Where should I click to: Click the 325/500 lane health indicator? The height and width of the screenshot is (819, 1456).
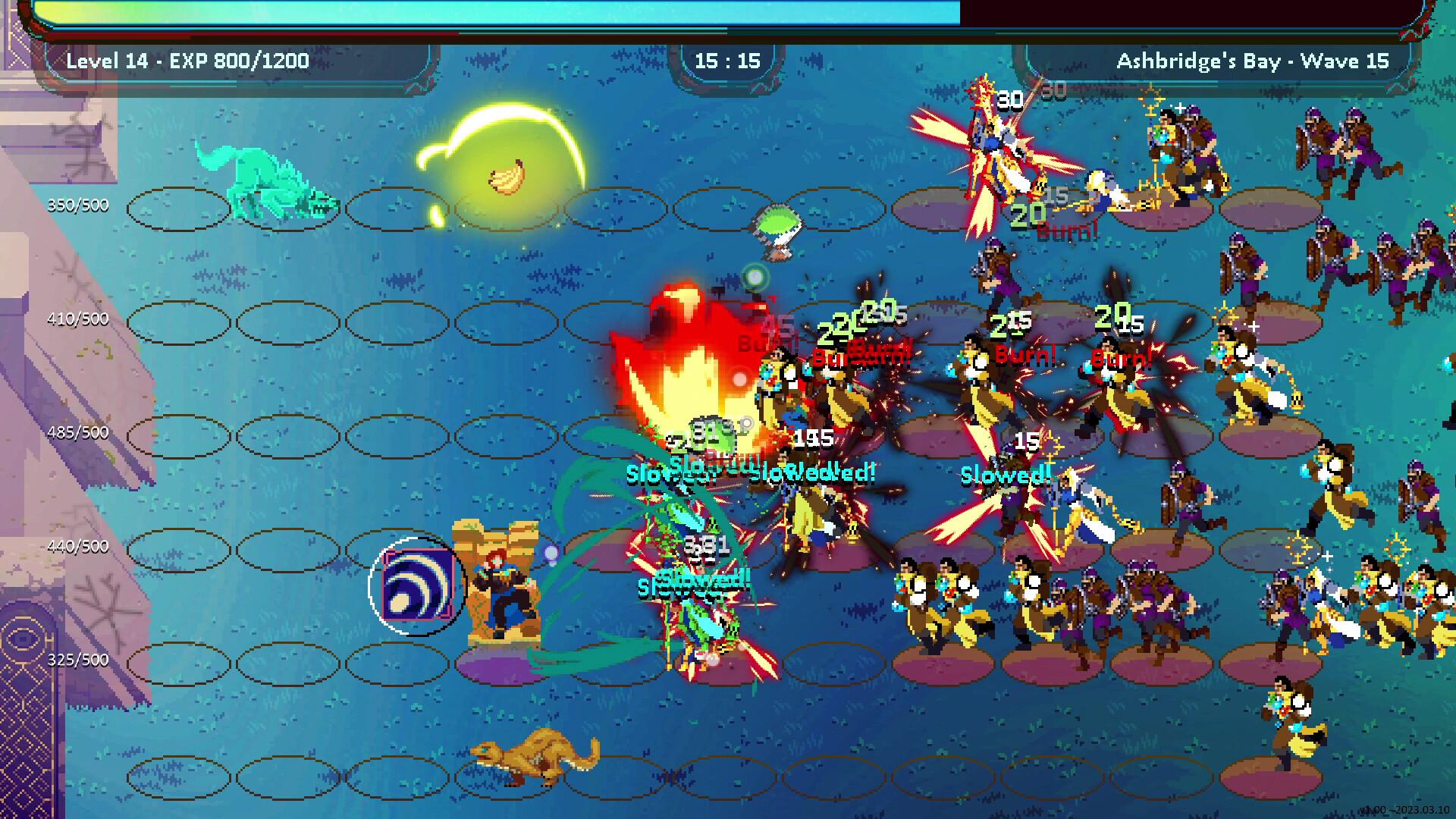click(79, 660)
